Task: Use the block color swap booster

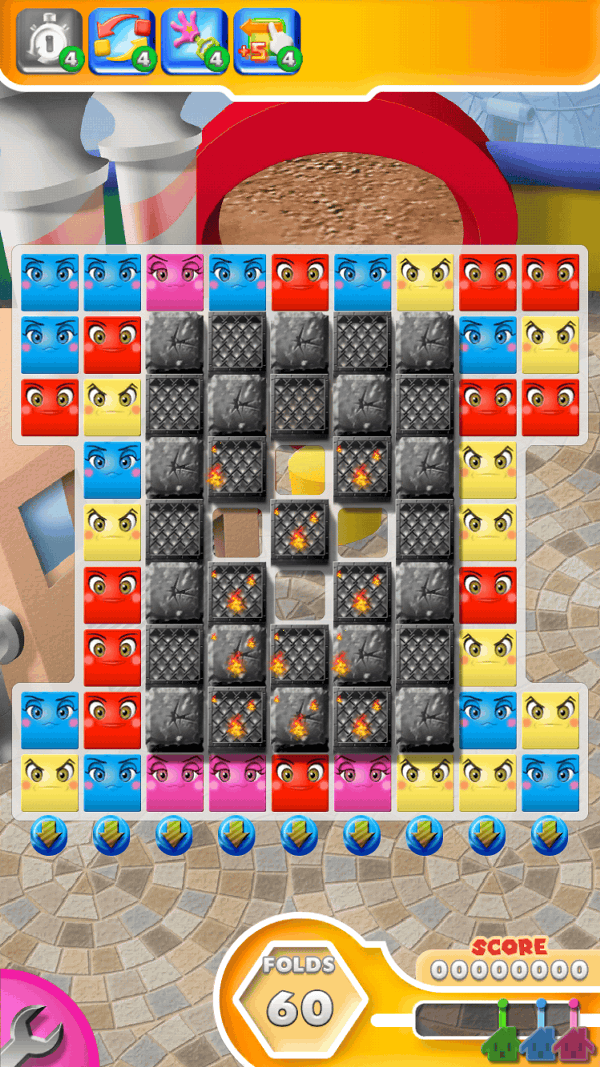Action: (x=121, y=41)
